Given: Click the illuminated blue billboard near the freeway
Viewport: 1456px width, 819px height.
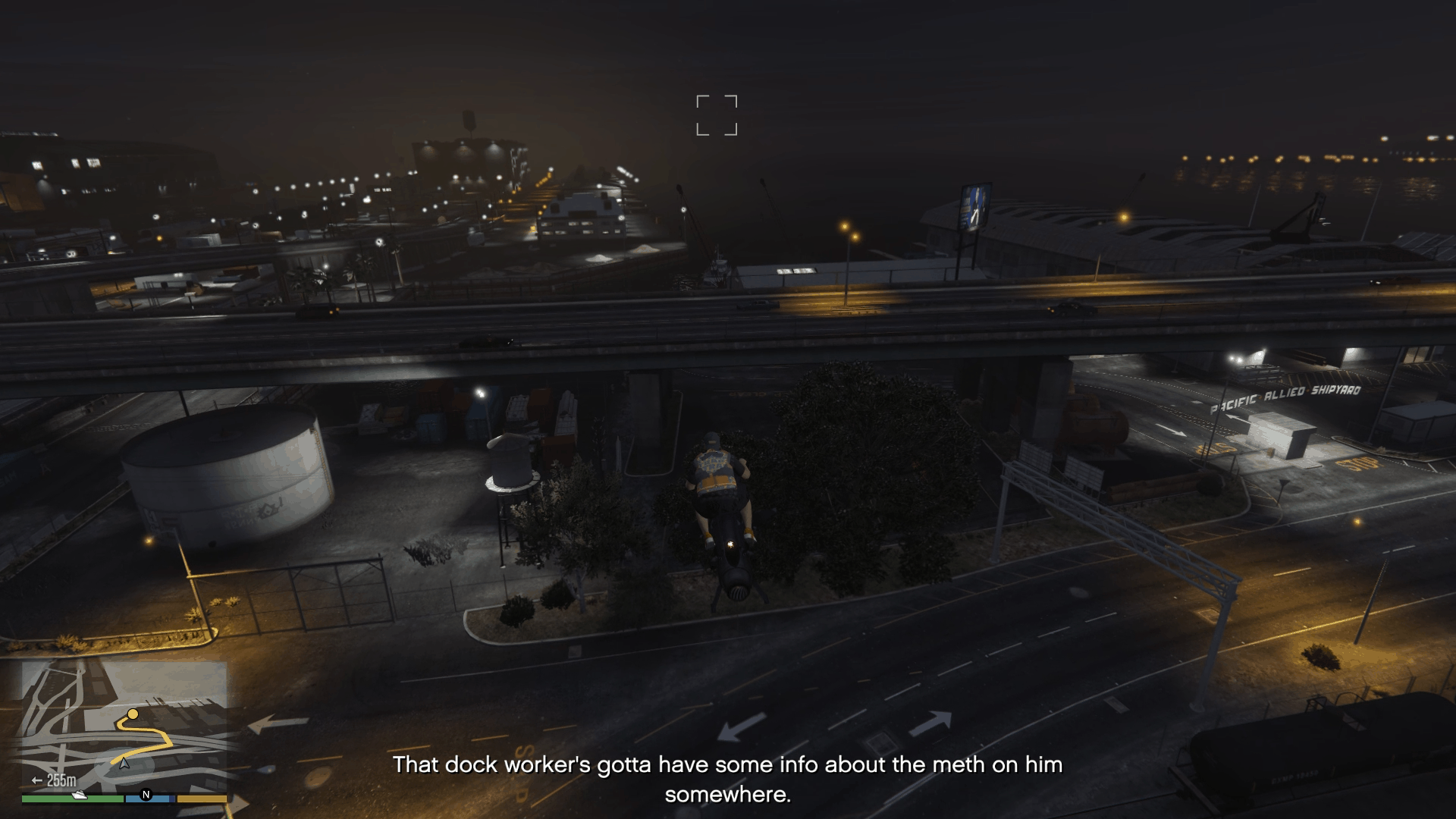Looking at the screenshot, I should (974, 206).
